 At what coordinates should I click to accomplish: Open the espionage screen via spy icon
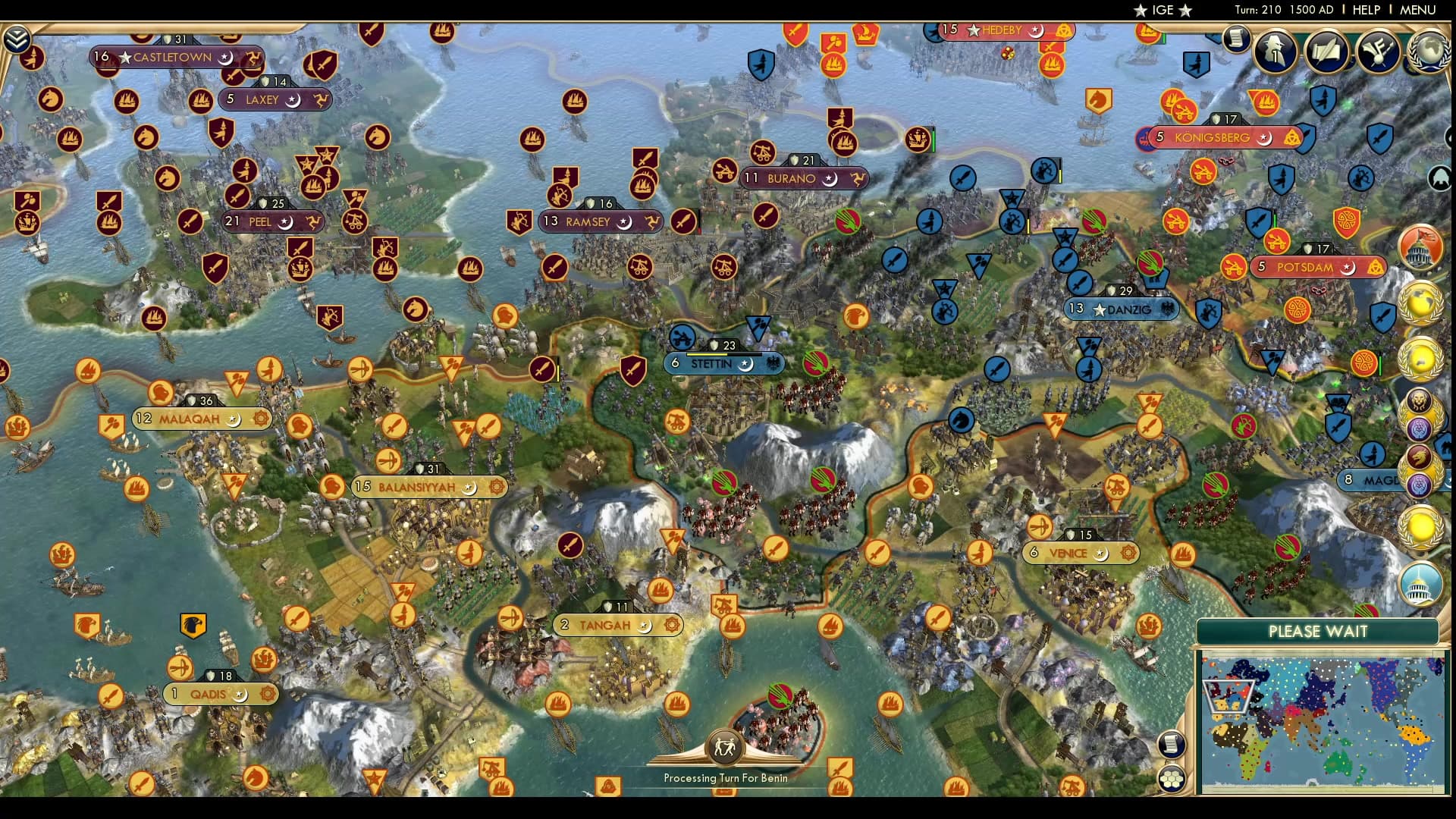click(x=1274, y=51)
